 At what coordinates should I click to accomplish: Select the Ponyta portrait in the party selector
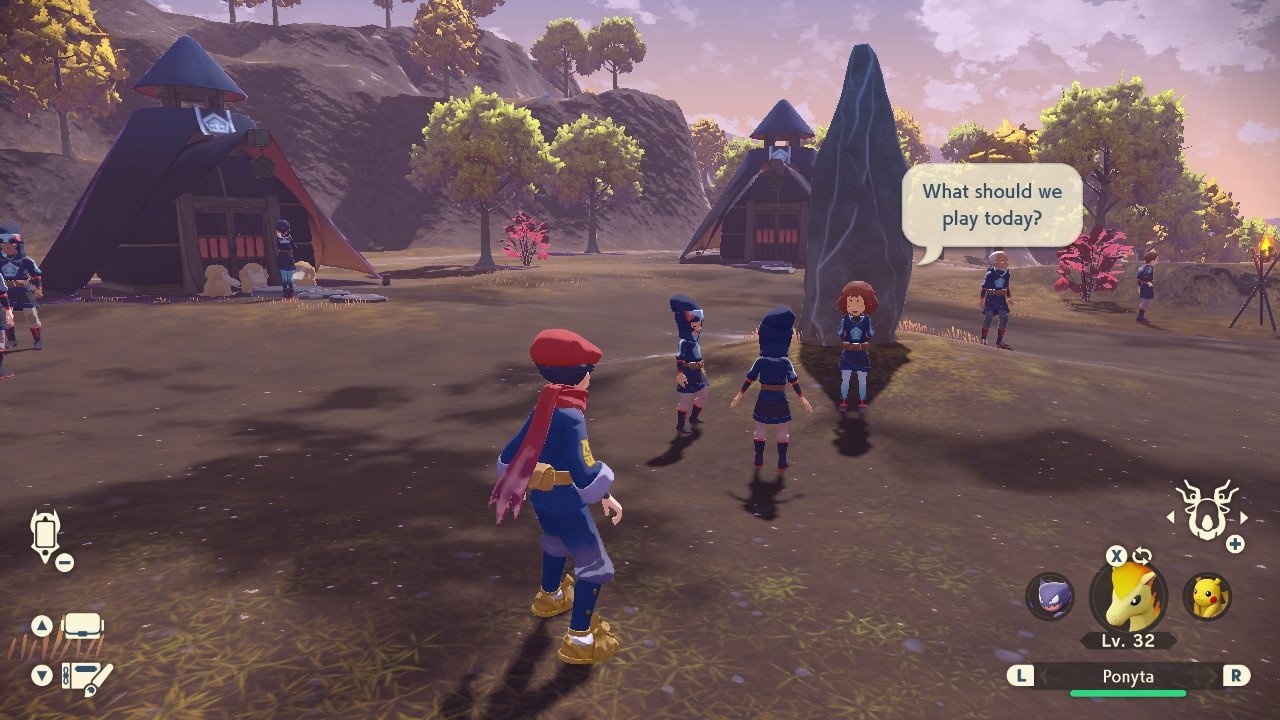coord(1129,596)
